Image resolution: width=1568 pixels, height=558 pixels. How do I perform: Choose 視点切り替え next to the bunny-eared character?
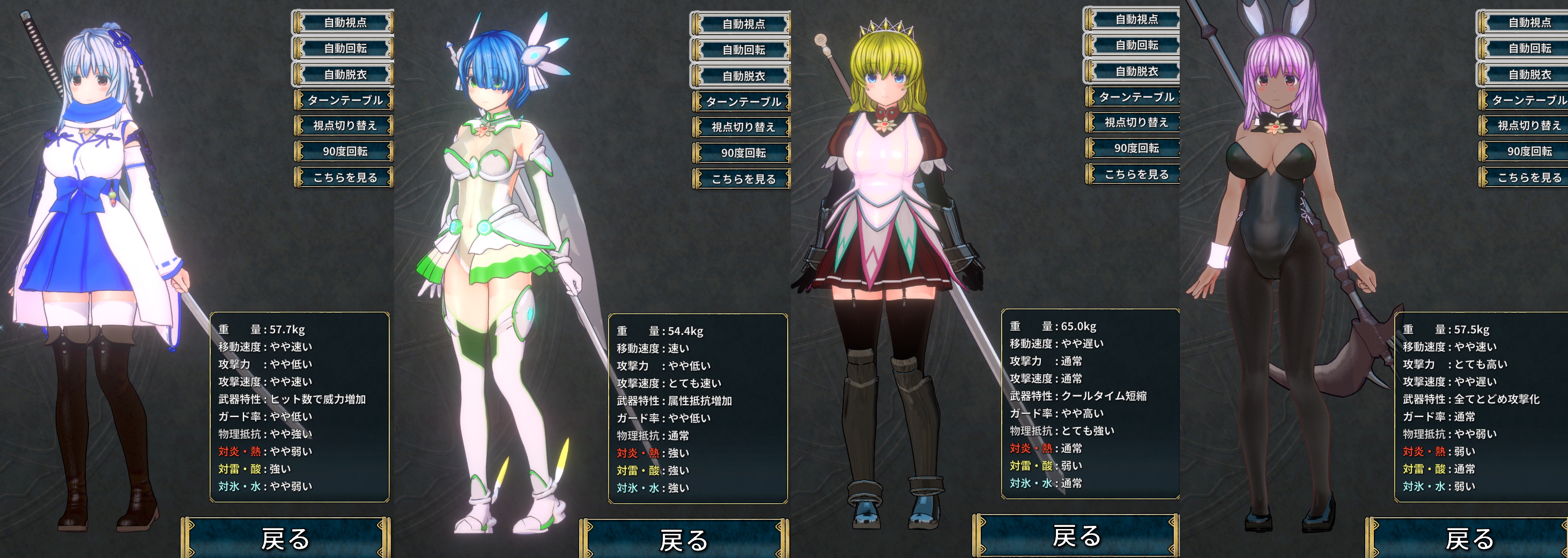pos(1529,126)
